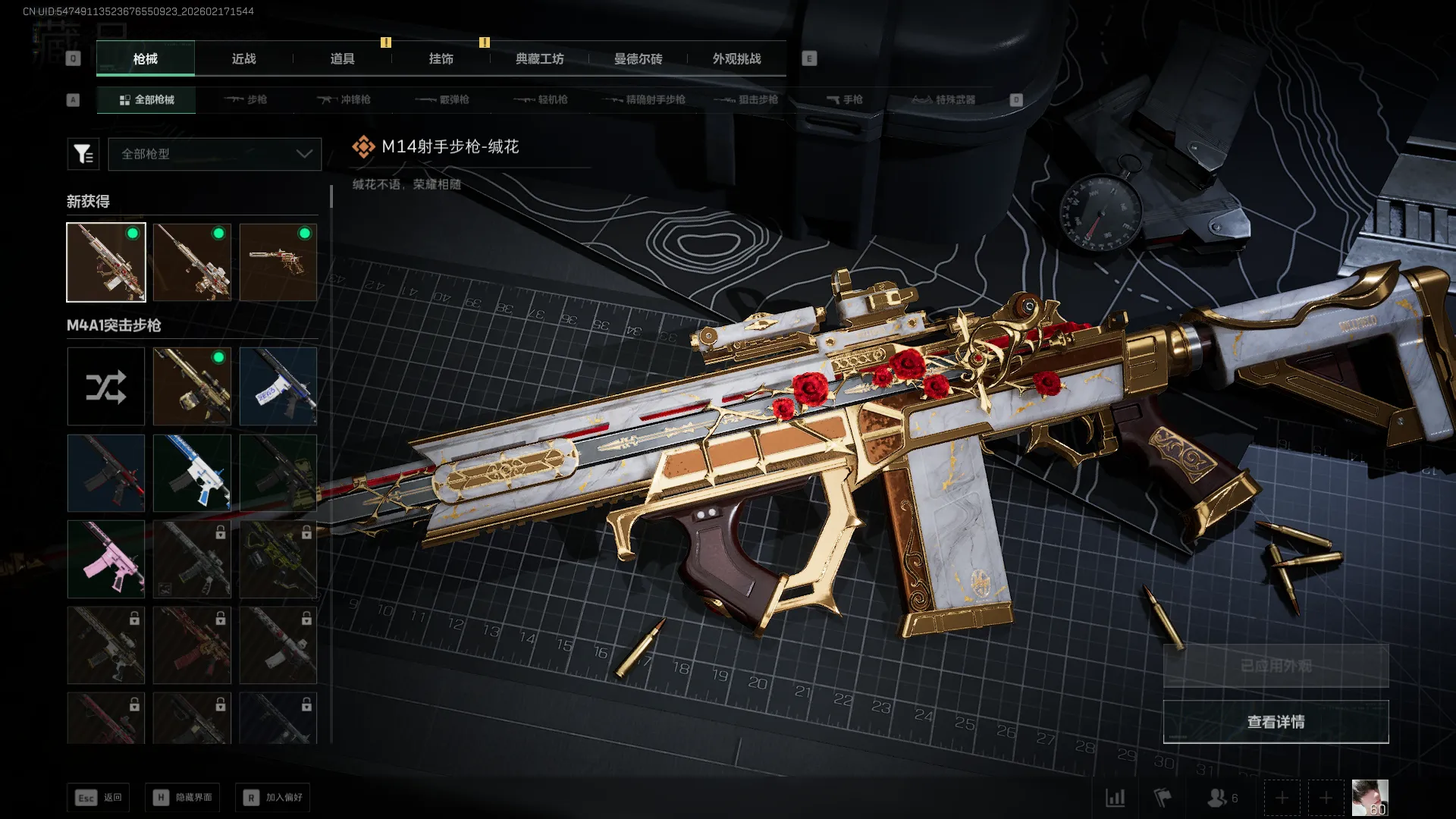
Task: Filter weapons by 步枪 rifles
Action: (x=246, y=99)
